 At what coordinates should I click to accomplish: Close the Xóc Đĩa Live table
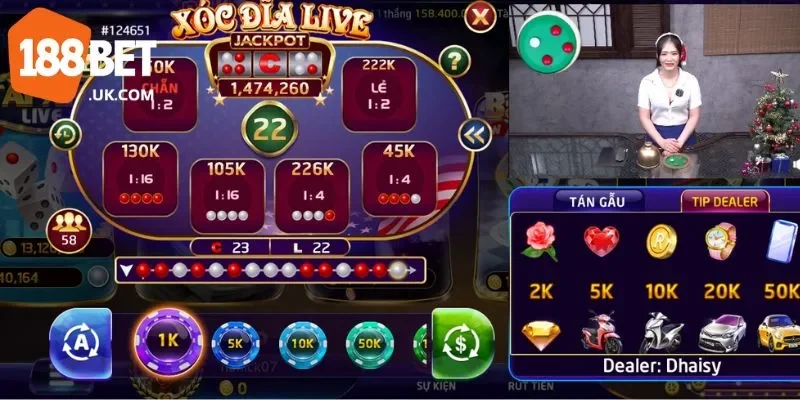(x=481, y=16)
